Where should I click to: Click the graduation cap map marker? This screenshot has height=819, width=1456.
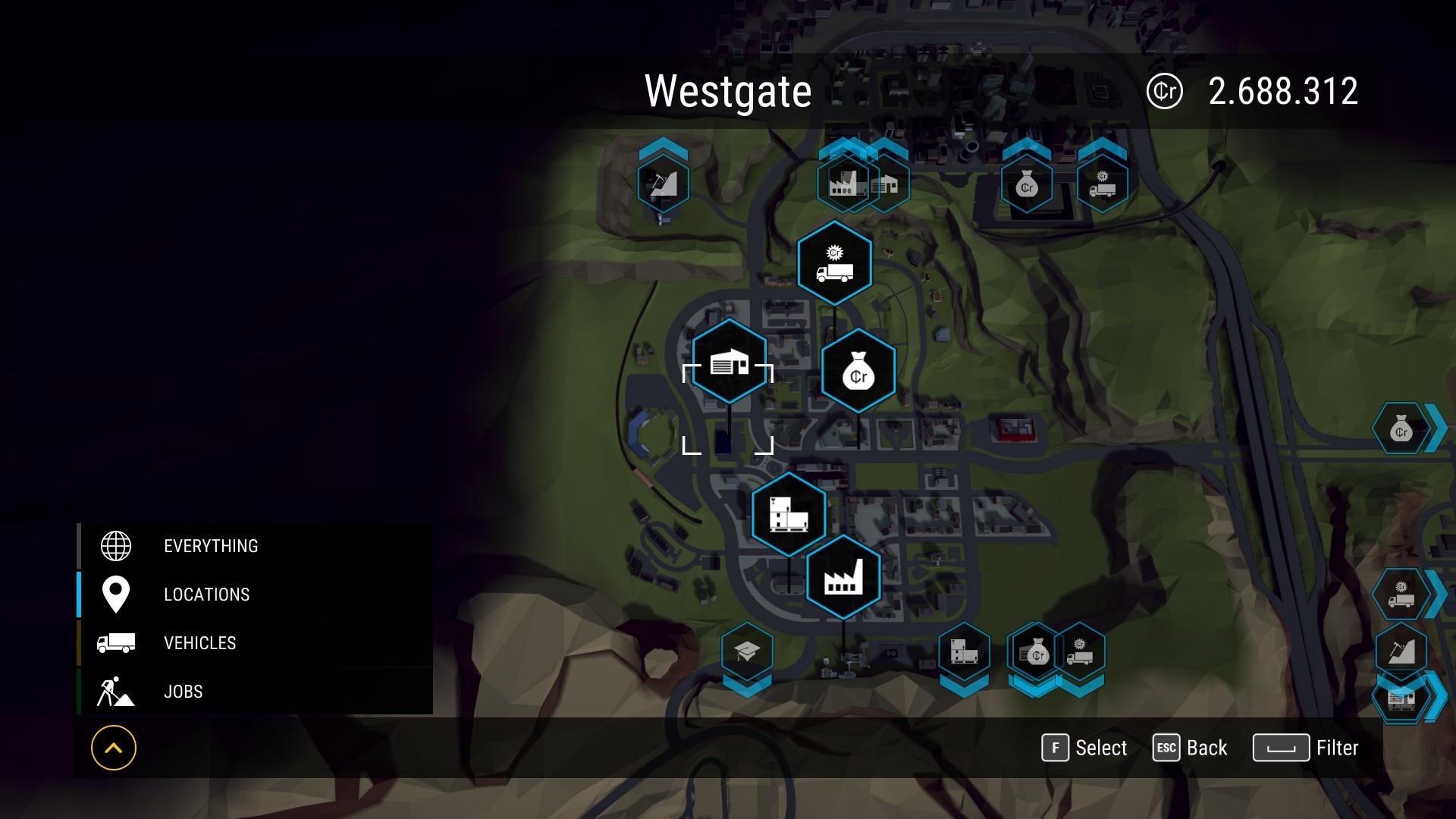(747, 651)
